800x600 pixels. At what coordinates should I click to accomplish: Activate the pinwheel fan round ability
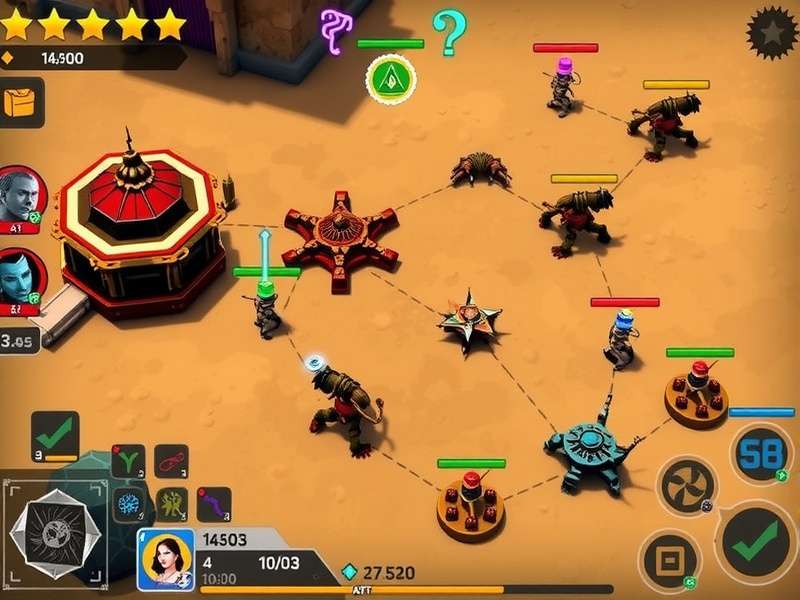coord(687,487)
